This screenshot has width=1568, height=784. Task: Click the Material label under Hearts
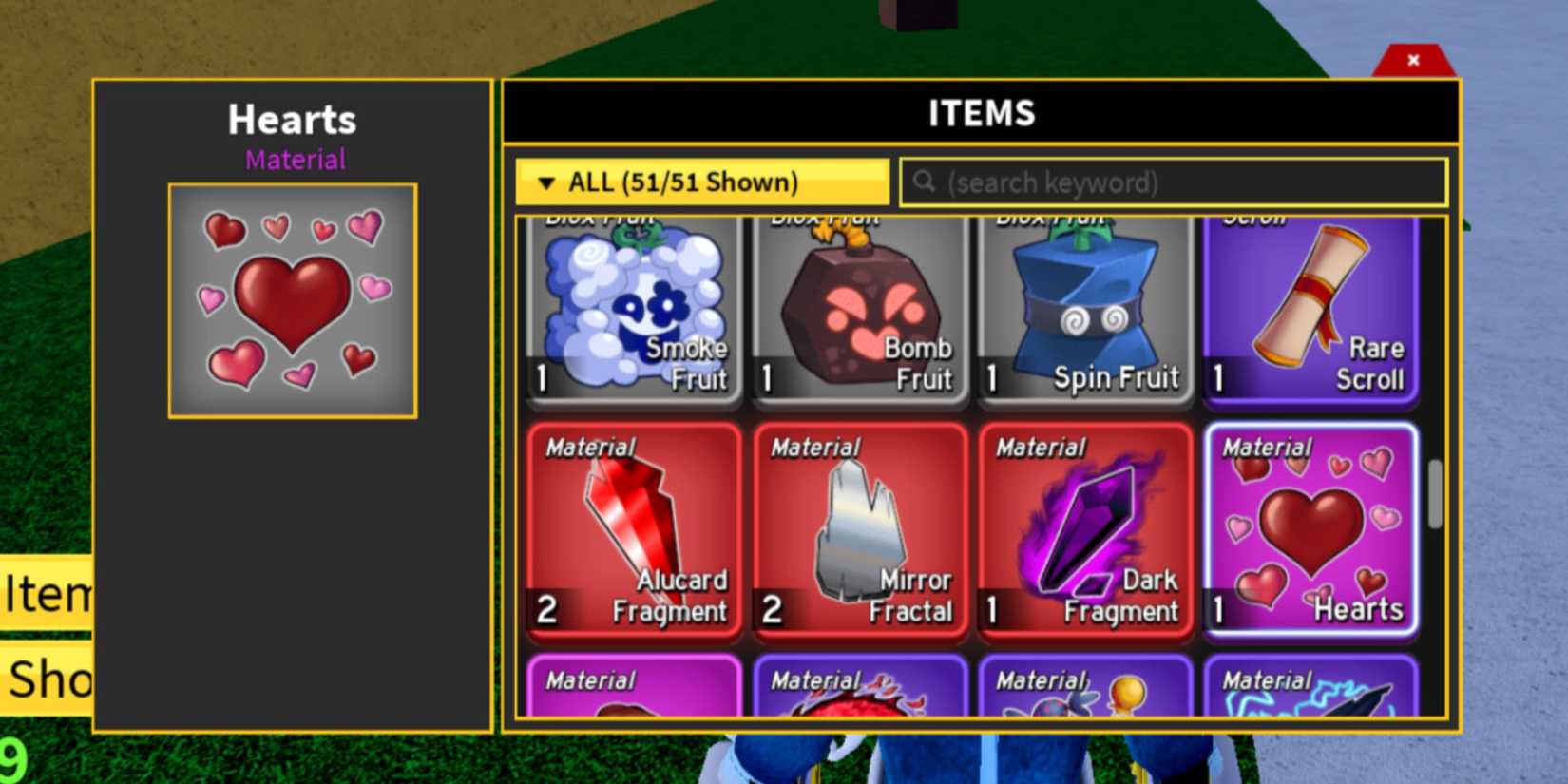294,160
